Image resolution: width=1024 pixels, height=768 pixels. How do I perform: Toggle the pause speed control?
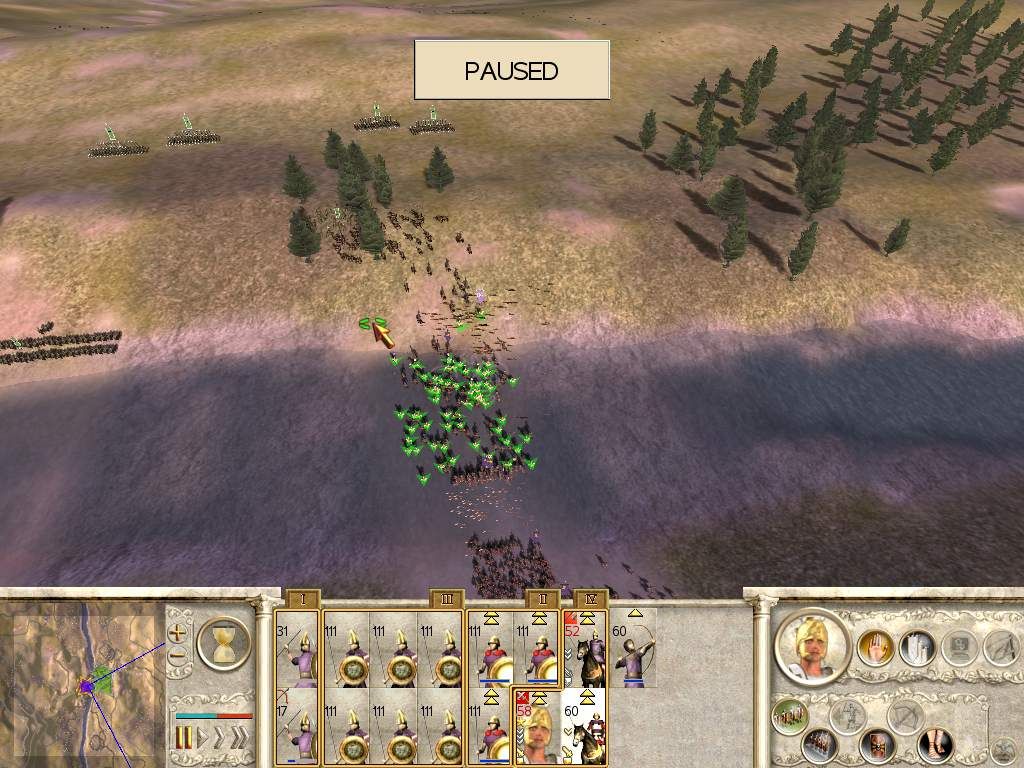[x=184, y=738]
